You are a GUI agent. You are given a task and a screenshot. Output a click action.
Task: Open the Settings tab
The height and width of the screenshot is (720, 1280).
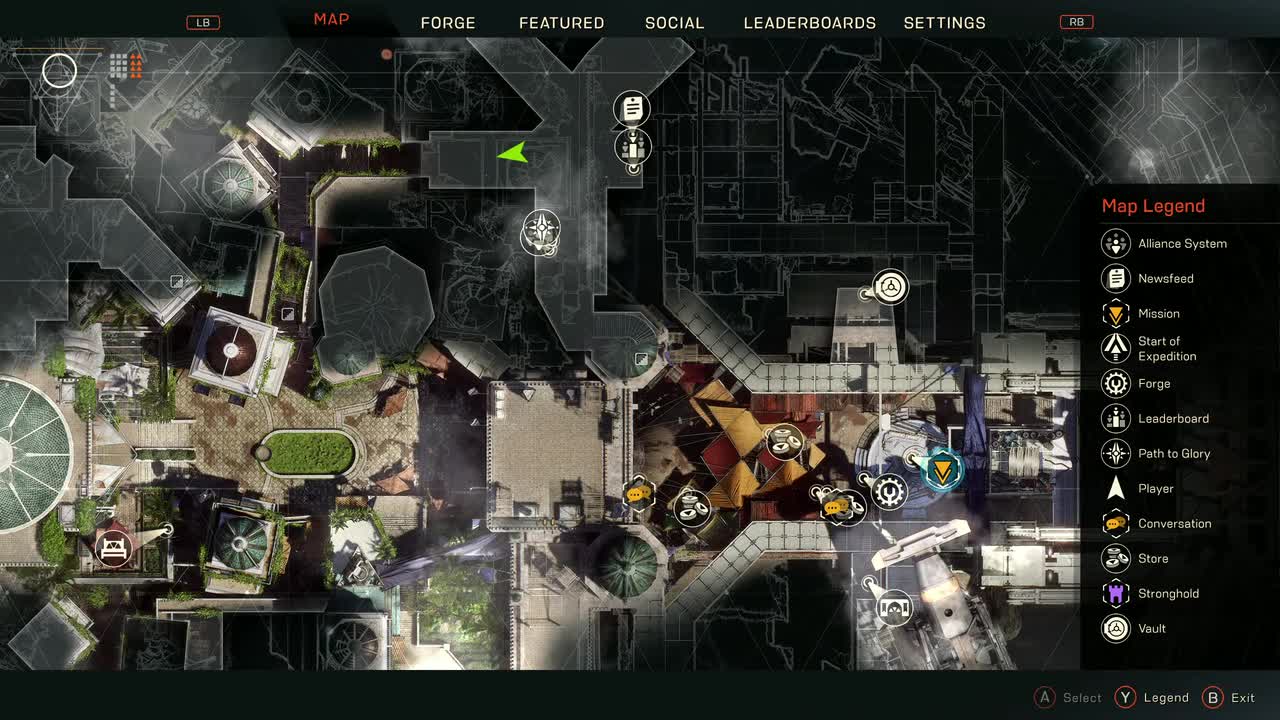(944, 23)
